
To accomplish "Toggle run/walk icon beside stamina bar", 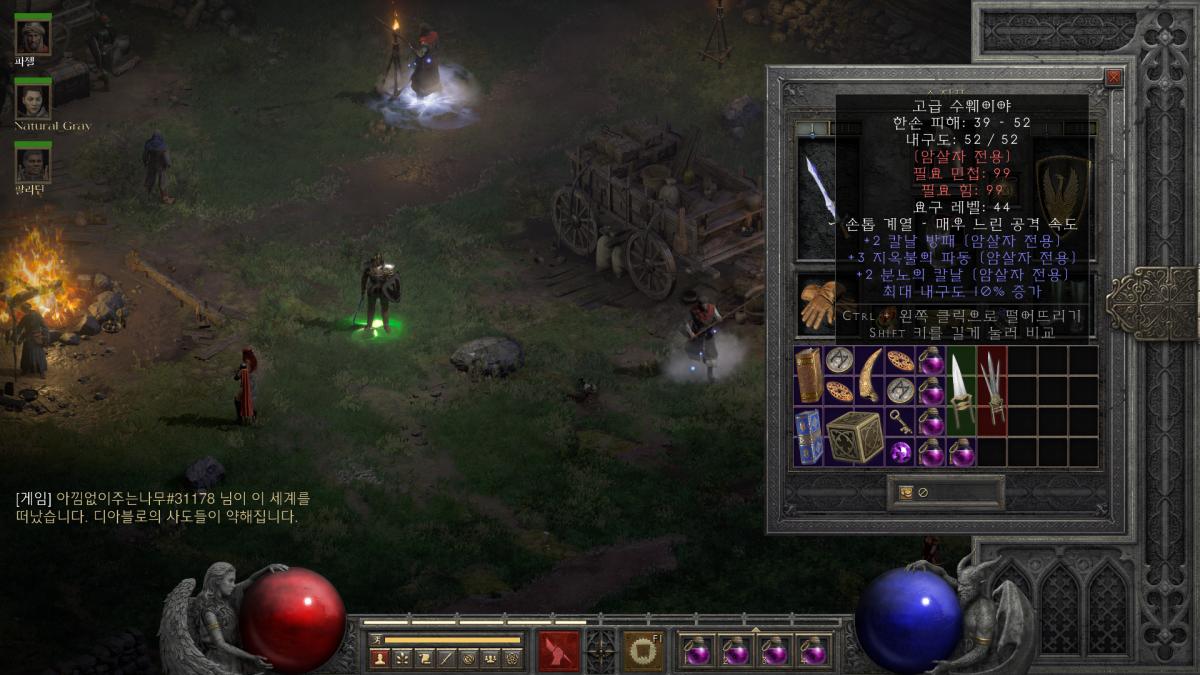I will click(376, 639).
